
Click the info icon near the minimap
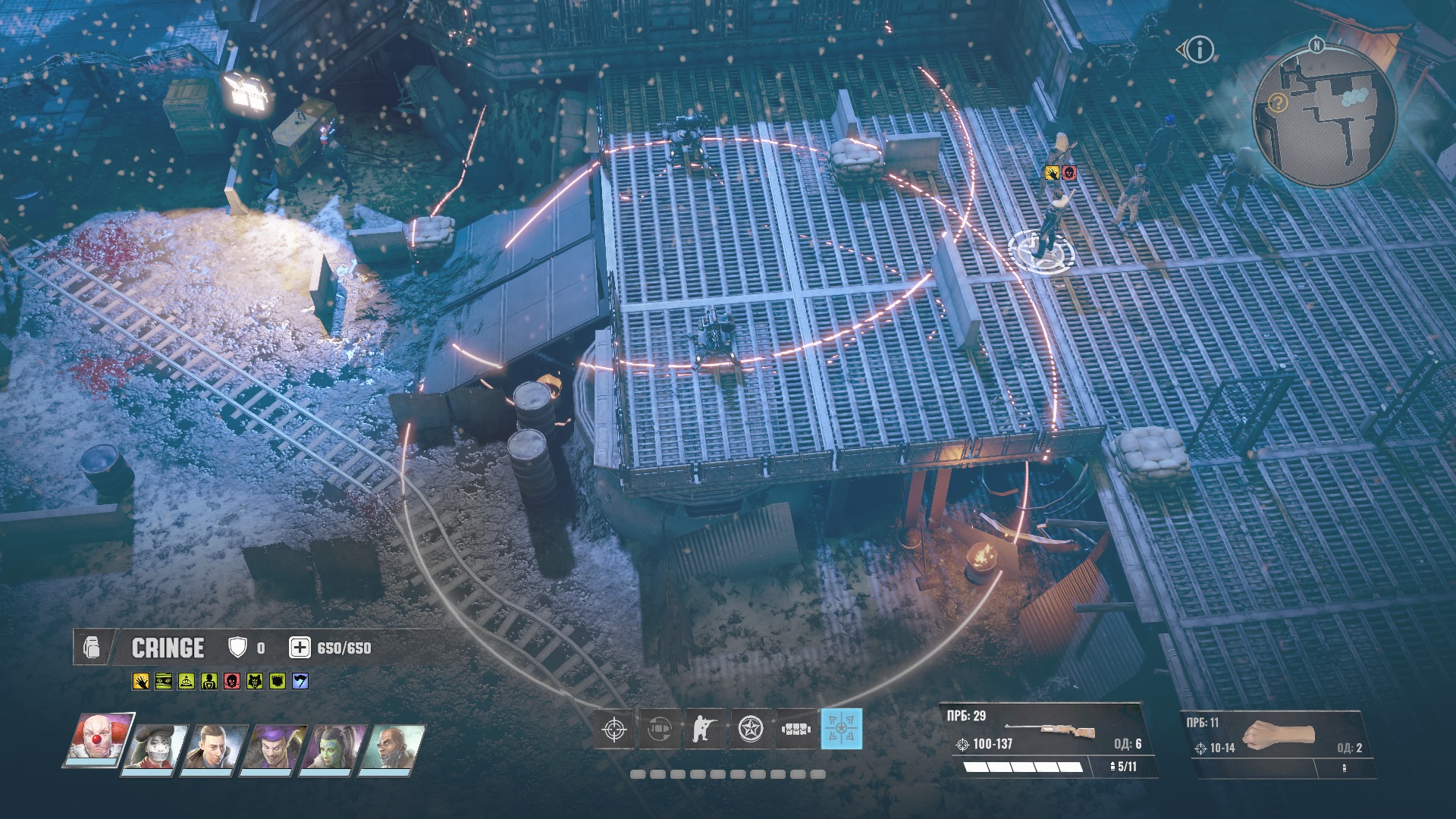(1200, 50)
